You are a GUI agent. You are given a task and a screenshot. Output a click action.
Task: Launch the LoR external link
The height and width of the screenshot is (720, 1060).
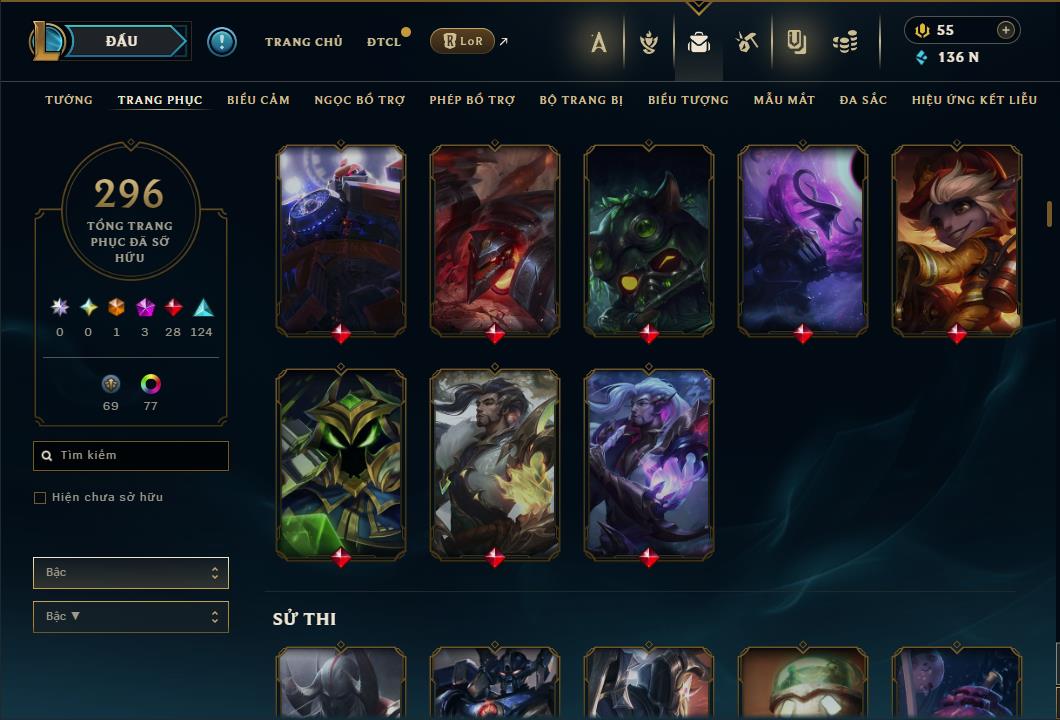tap(462, 41)
